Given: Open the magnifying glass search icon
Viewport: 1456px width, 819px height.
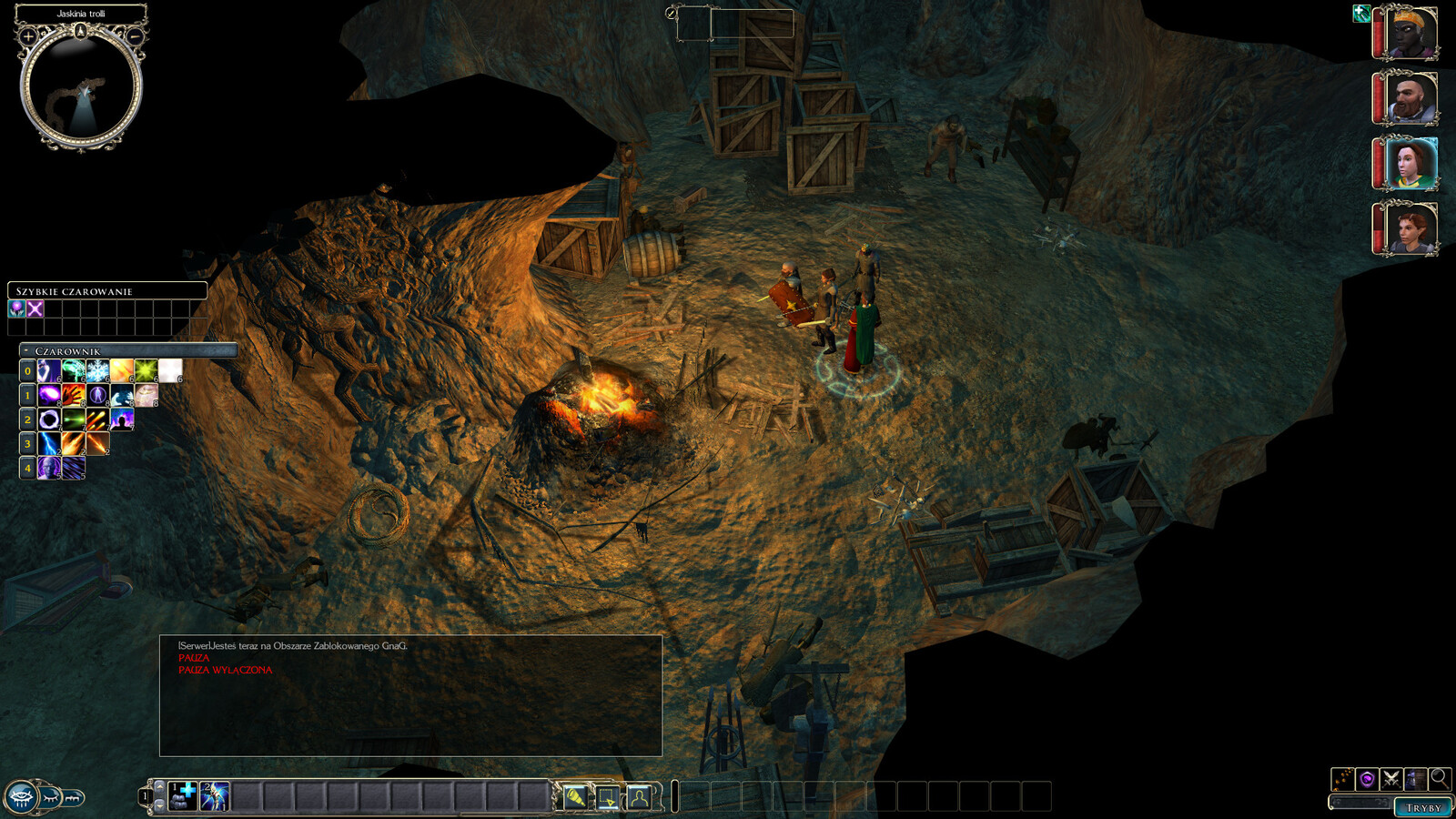Looking at the screenshot, I should [x=1440, y=779].
